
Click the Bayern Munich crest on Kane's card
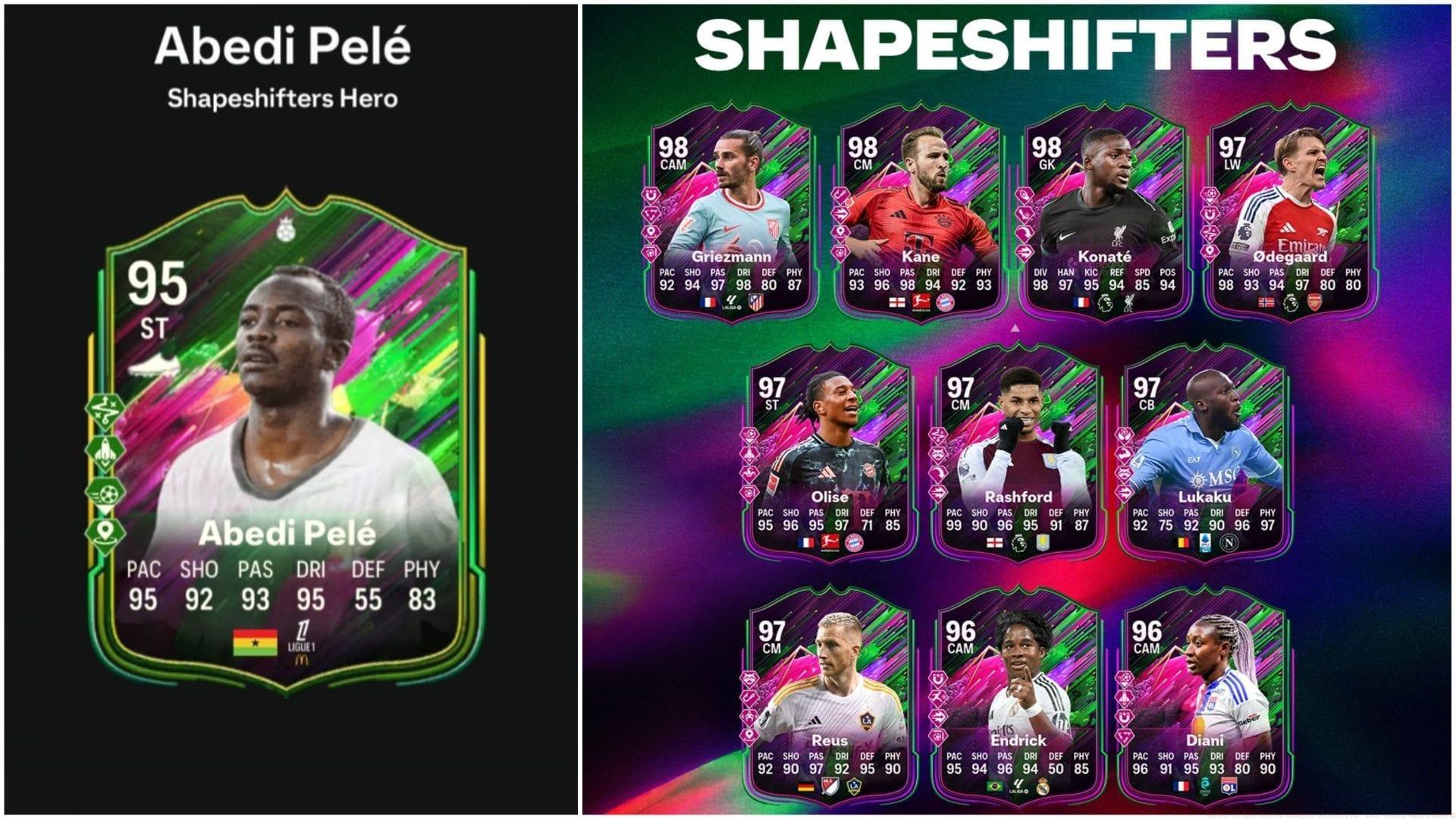tap(945, 302)
